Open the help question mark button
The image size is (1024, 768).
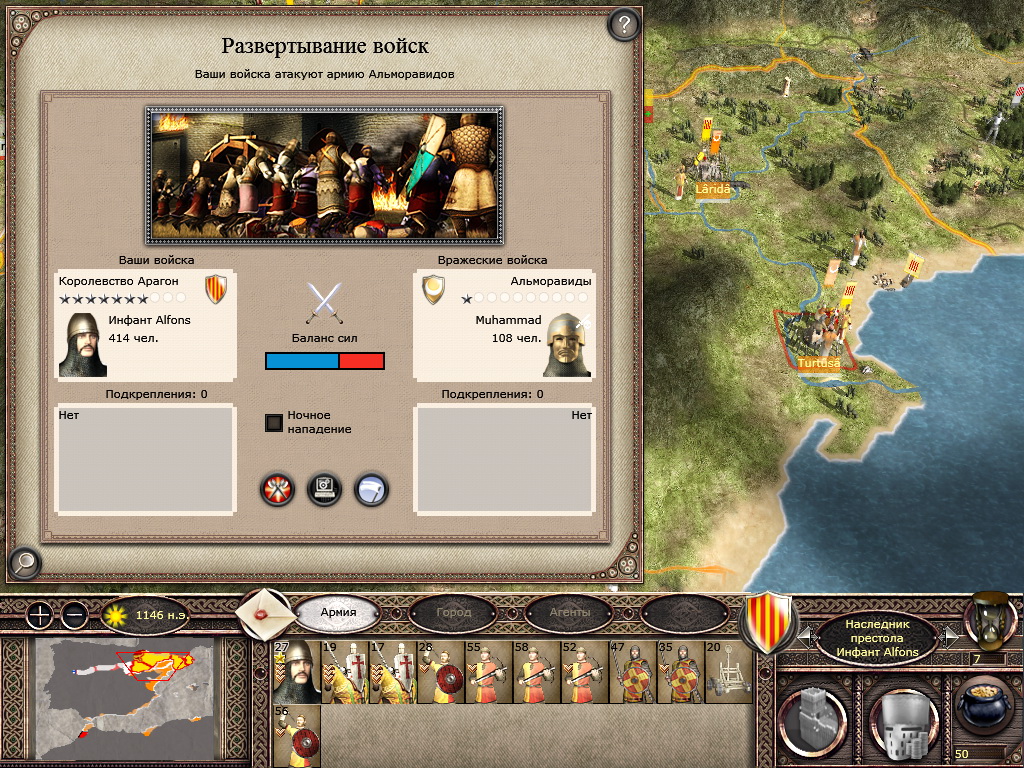(x=623, y=24)
